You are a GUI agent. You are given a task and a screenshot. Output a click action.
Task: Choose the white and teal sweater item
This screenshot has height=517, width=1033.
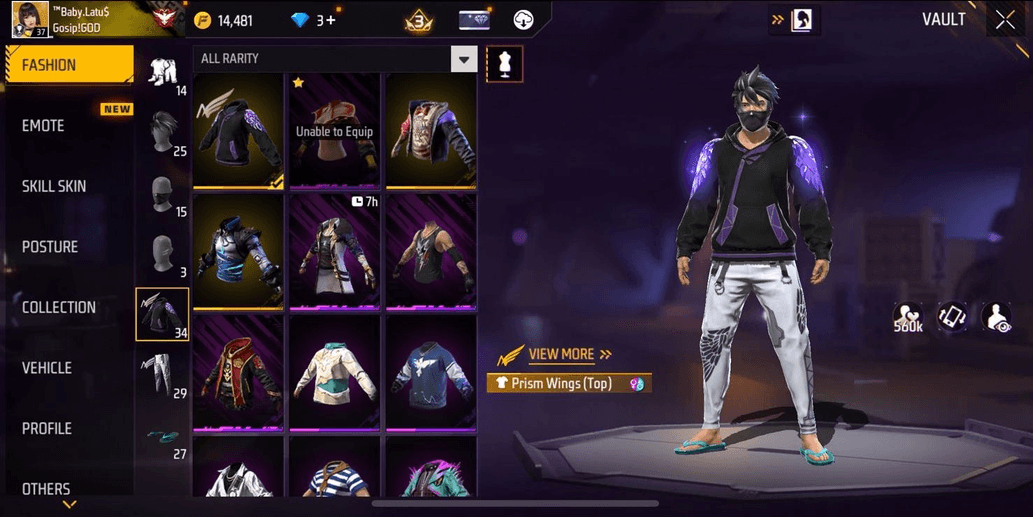[x=333, y=373]
